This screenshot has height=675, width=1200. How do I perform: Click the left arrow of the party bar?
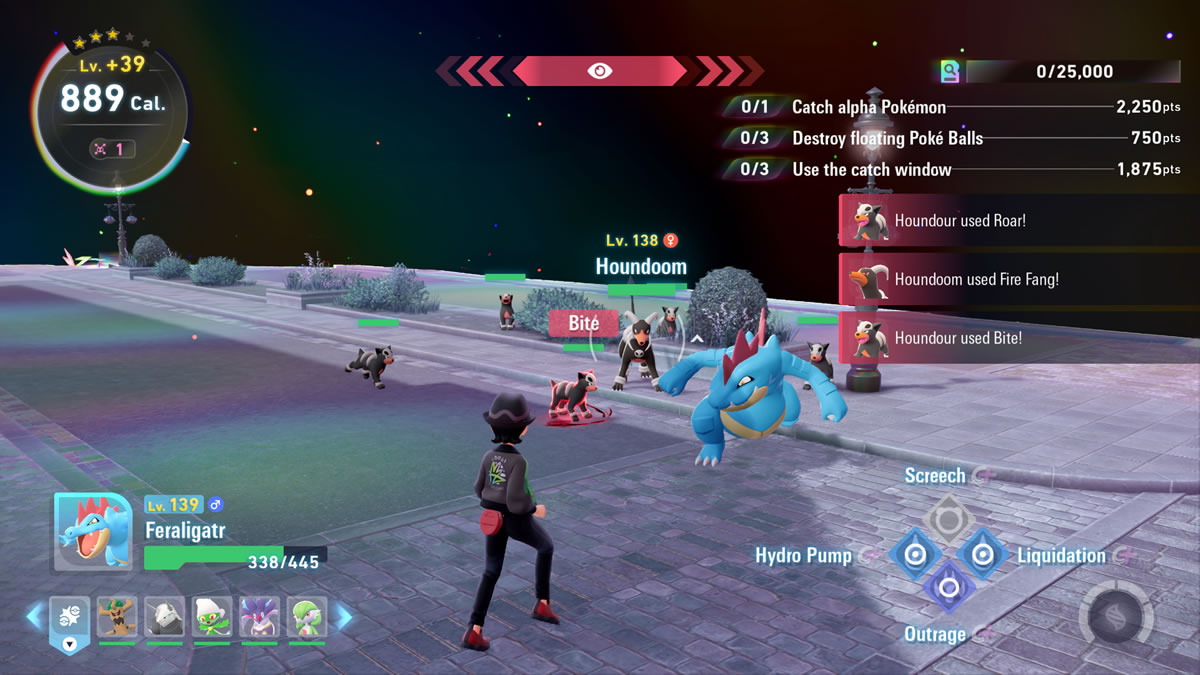[x=35, y=616]
